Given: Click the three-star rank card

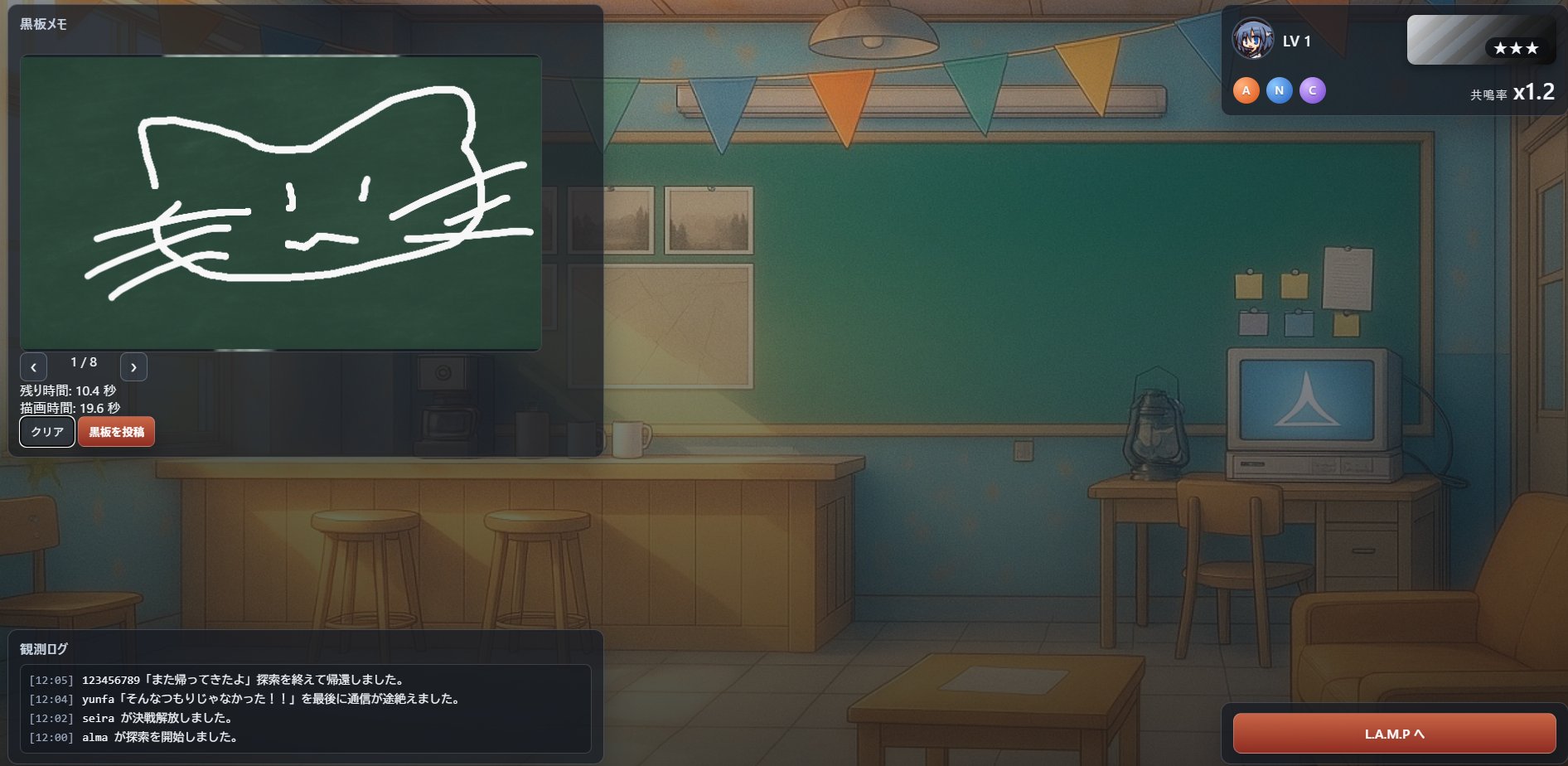Looking at the screenshot, I should click(x=1480, y=40).
